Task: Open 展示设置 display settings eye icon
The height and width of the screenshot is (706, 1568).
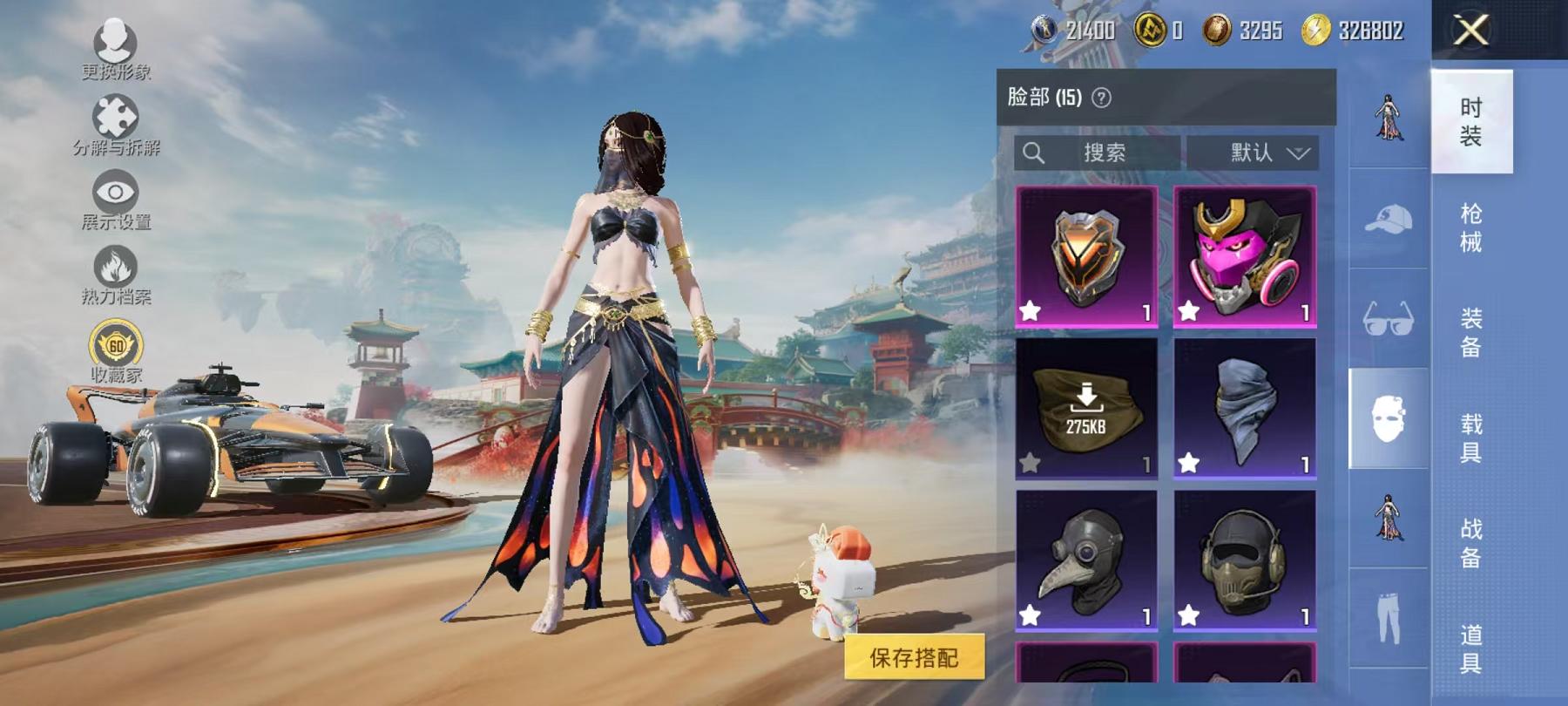Action: click(x=116, y=193)
